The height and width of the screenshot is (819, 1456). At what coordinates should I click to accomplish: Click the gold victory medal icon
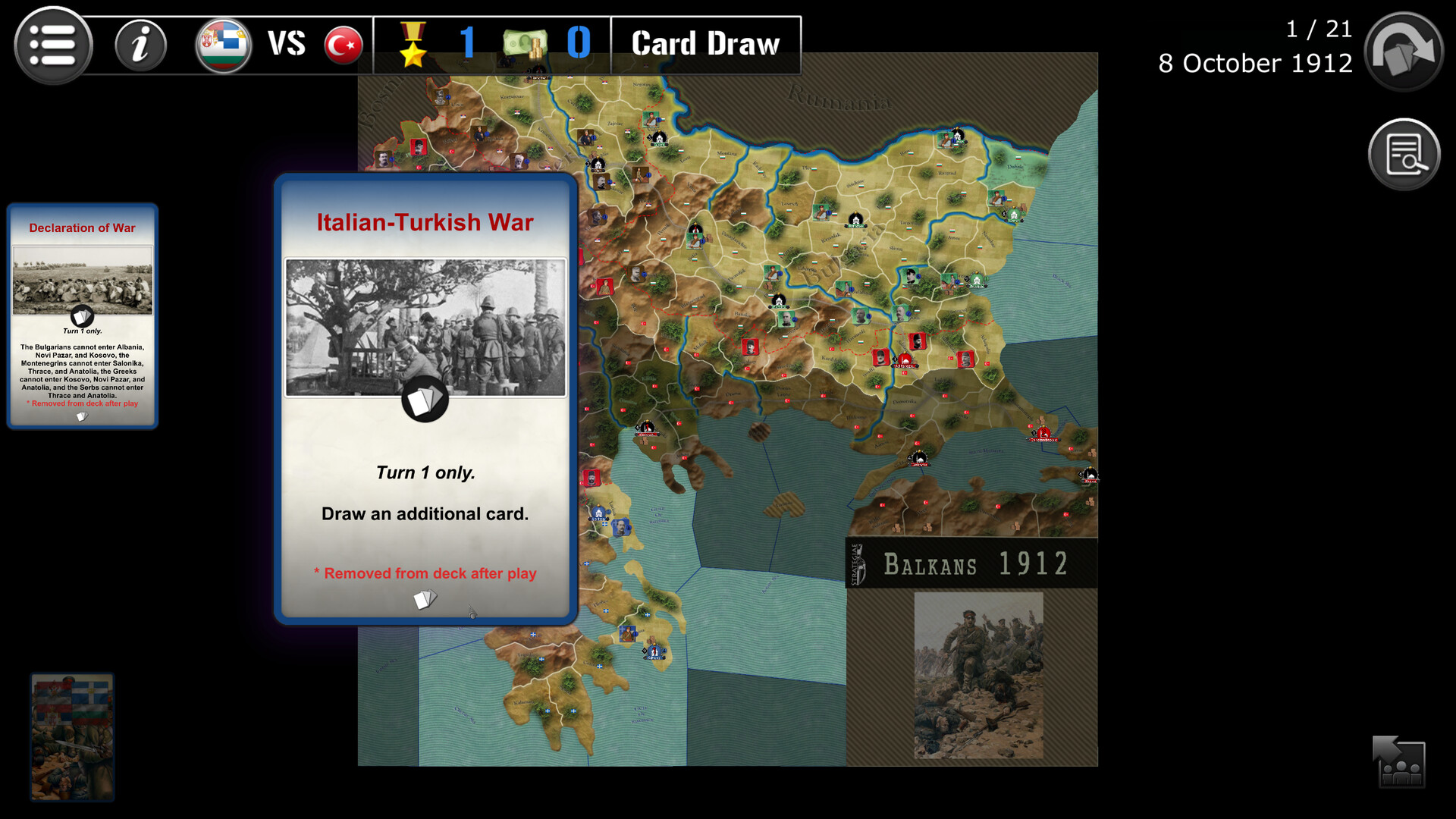pos(413,44)
